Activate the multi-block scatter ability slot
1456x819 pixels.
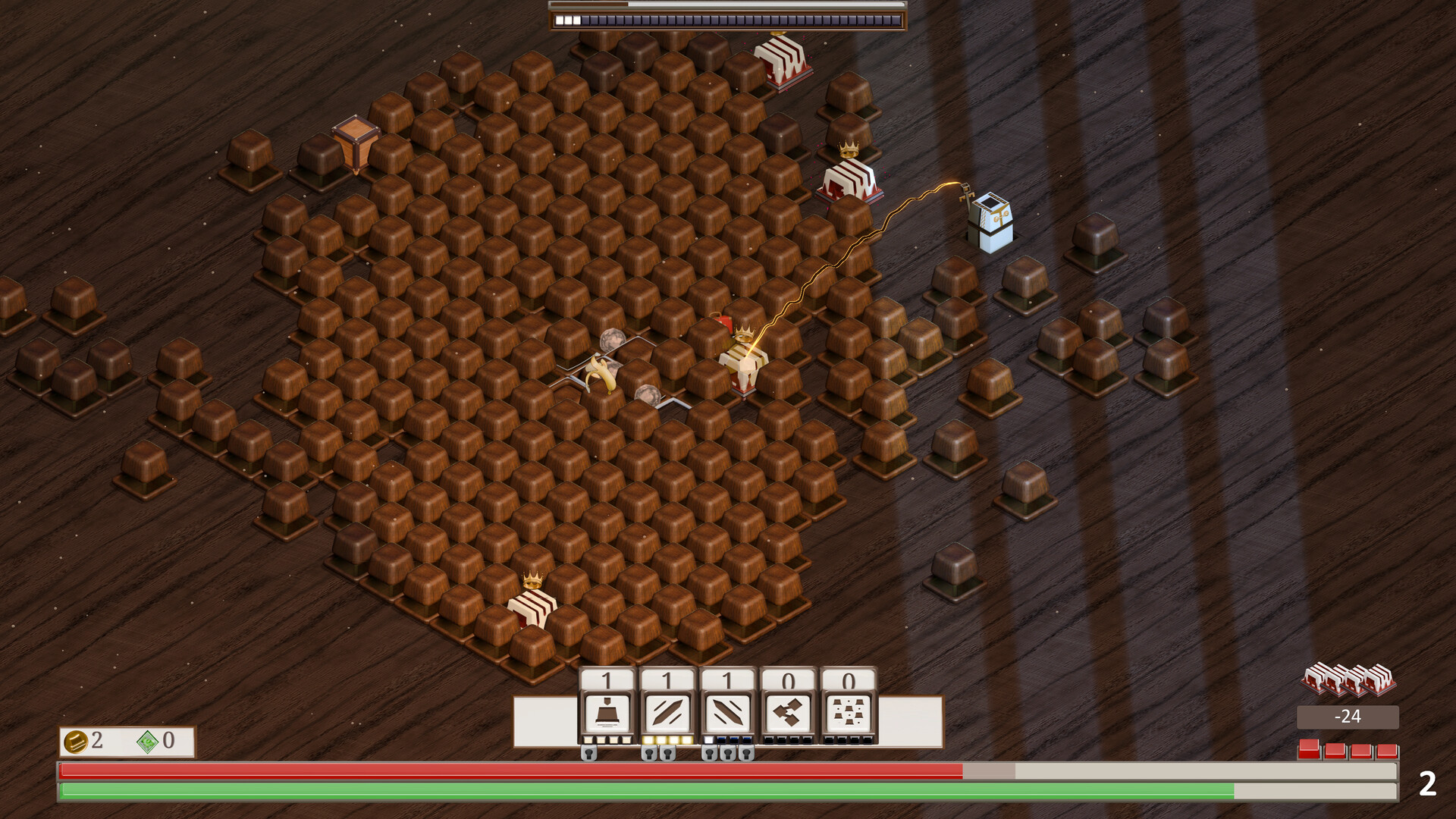tap(849, 713)
